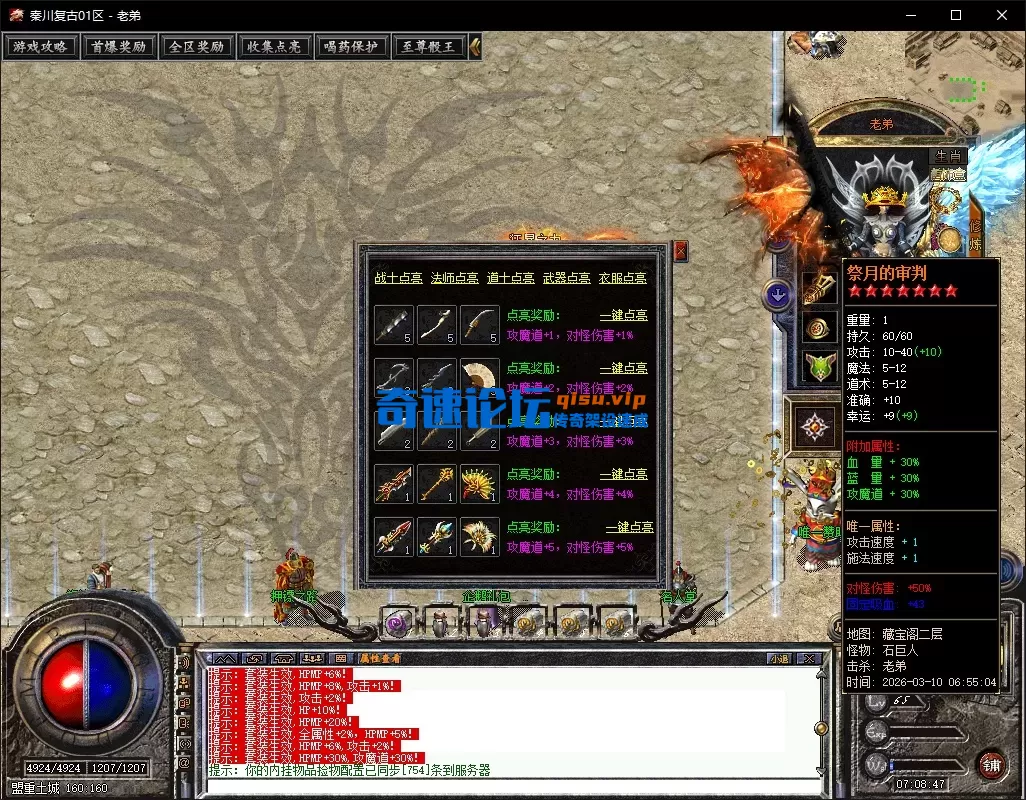Open the 游戏攻略 game guide button

(41, 46)
